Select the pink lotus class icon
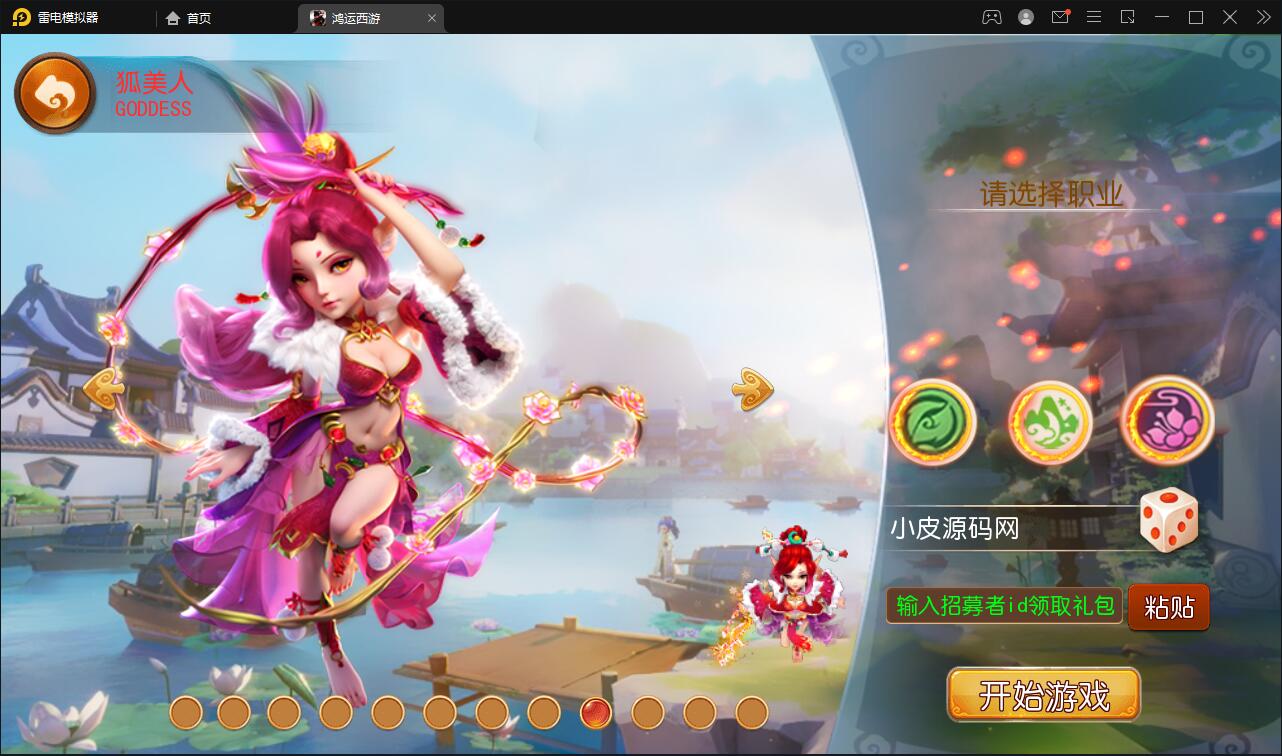The width and height of the screenshot is (1282, 756). (x=1166, y=422)
